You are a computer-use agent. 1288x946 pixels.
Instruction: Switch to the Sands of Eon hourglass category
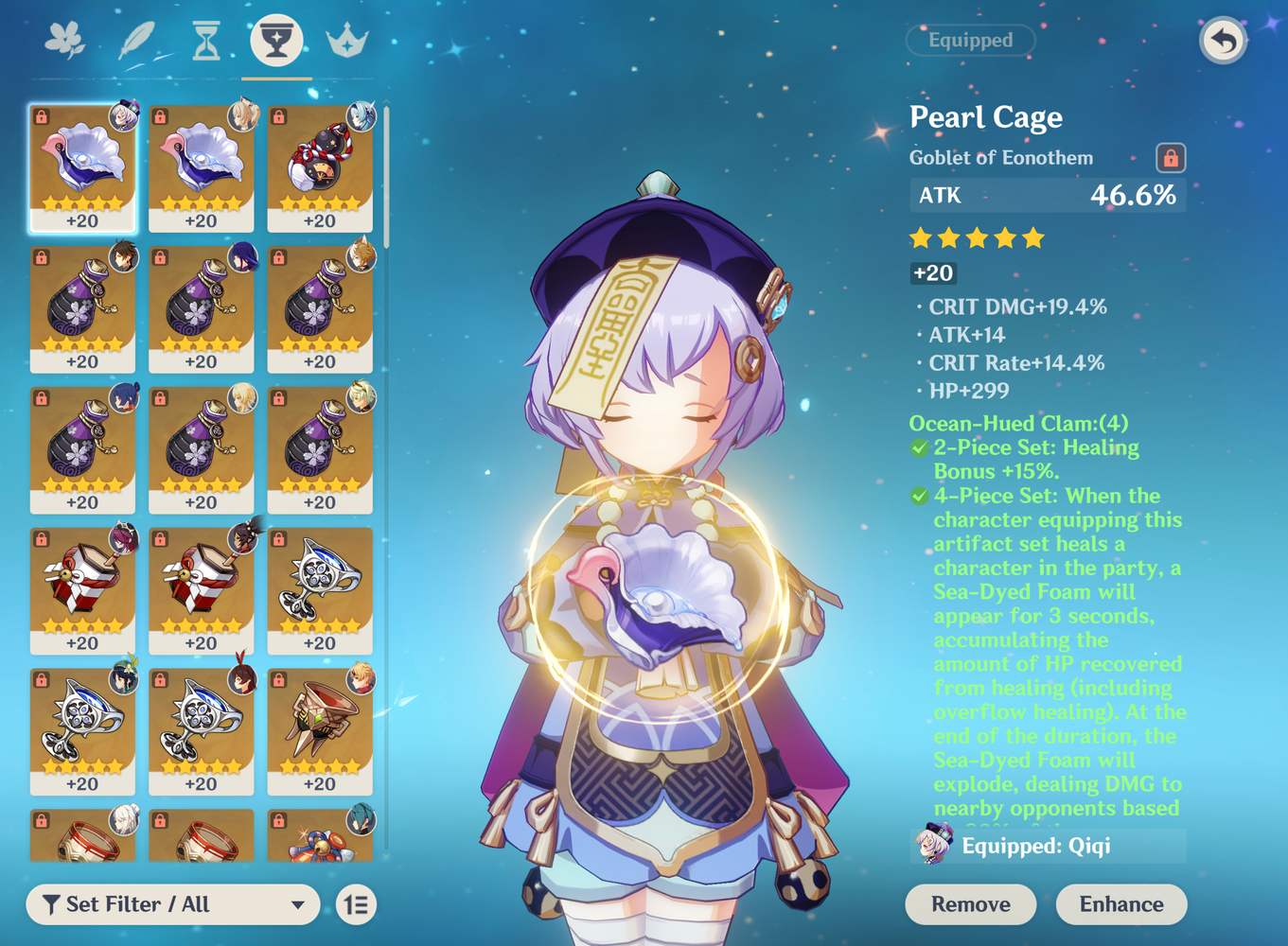coord(205,40)
